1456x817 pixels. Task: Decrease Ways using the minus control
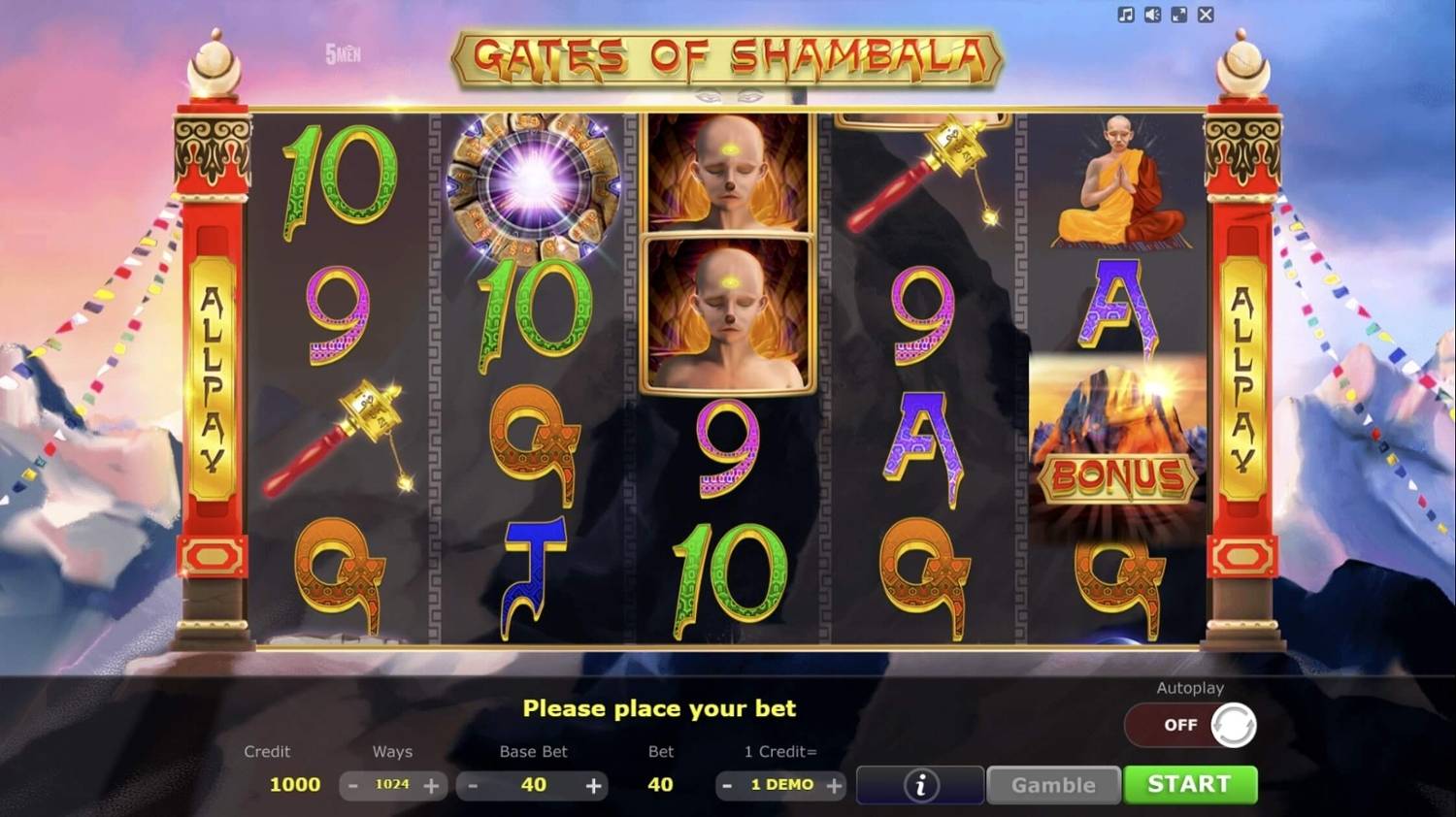pos(353,785)
